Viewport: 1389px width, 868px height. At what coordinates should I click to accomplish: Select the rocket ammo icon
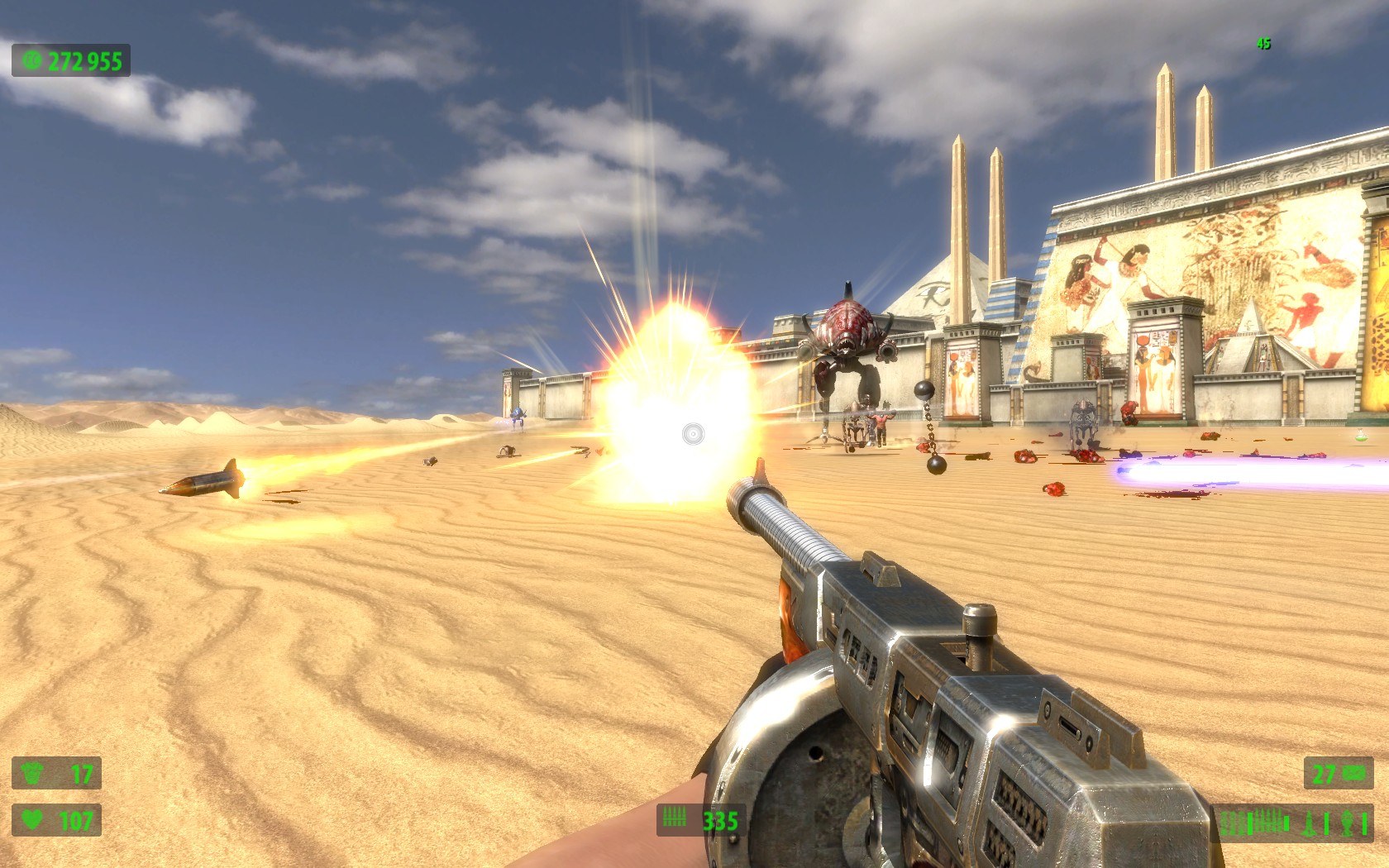1309,823
